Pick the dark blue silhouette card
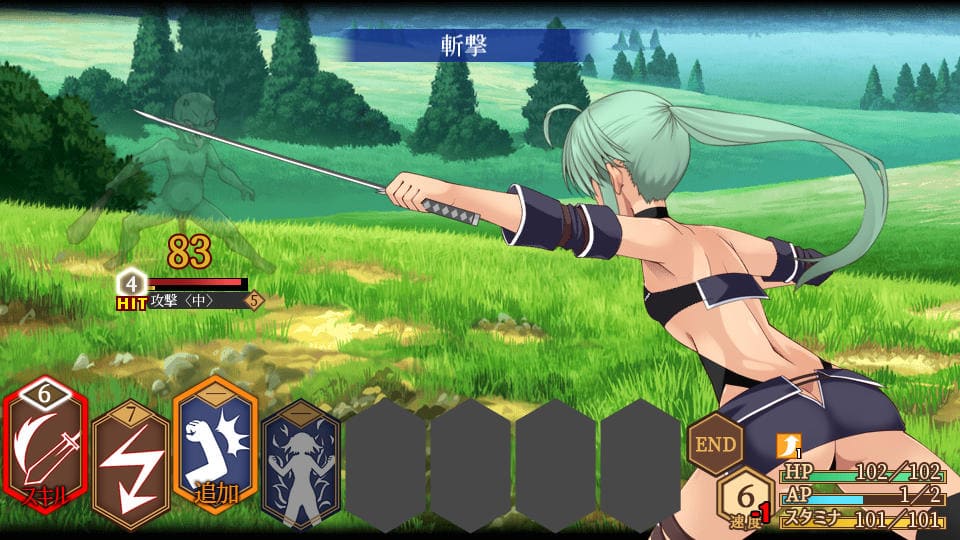This screenshot has height=540, width=960. pos(300,463)
